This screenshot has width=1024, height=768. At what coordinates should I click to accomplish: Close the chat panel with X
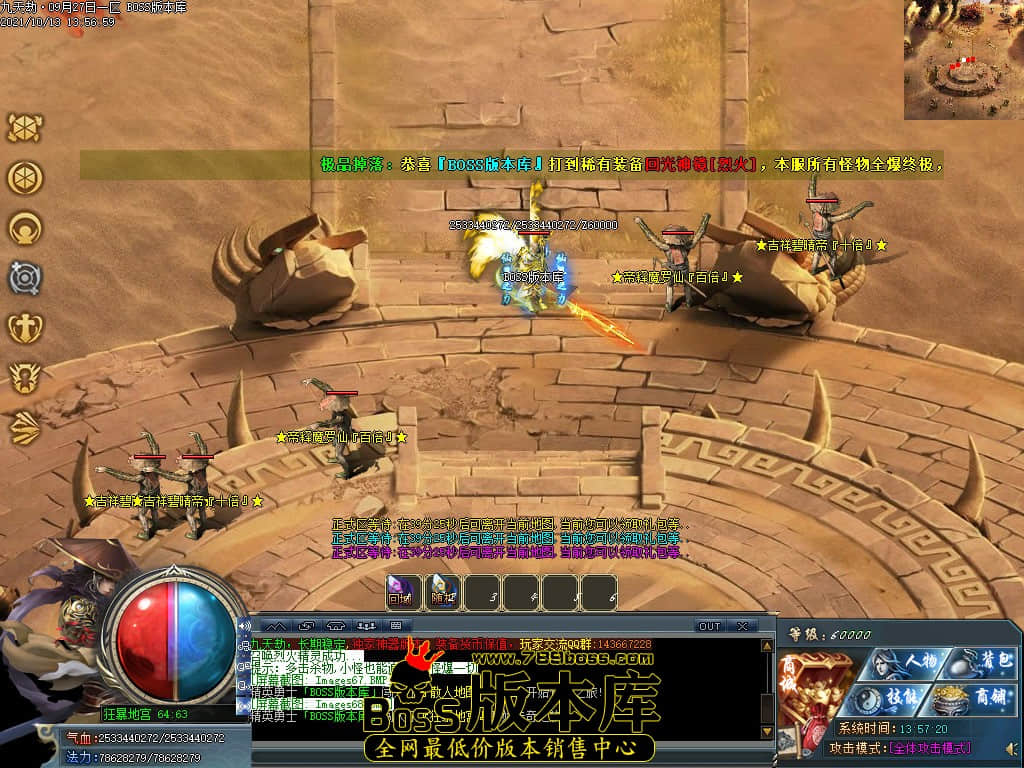click(x=741, y=626)
